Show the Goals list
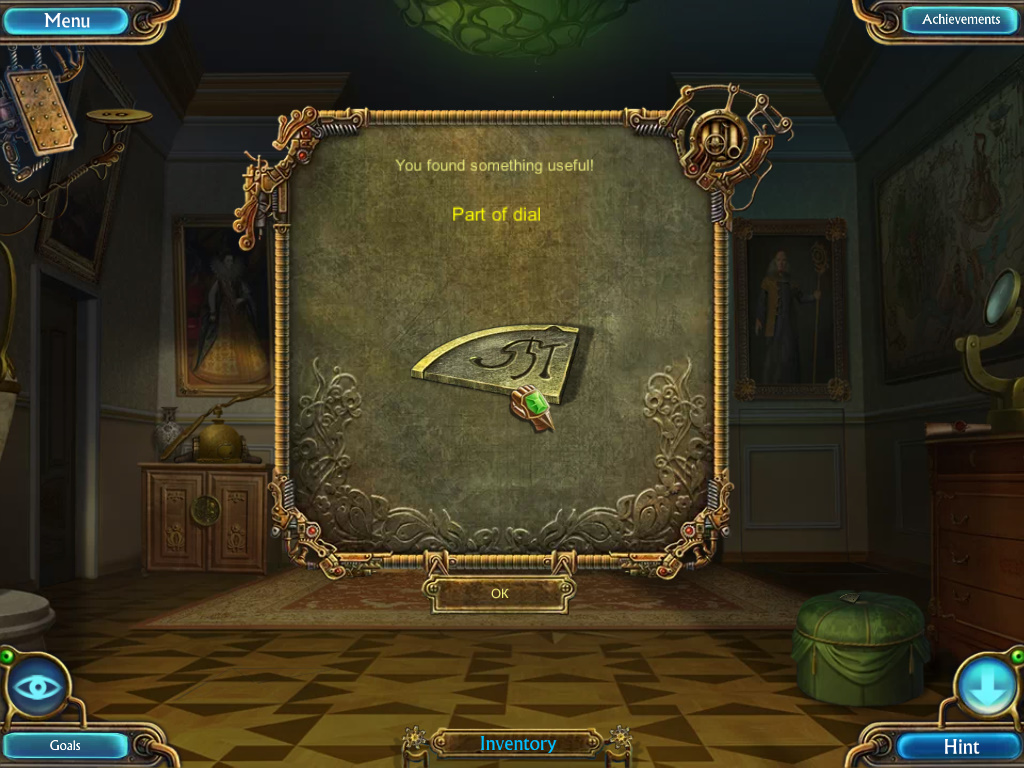The image size is (1024, 768). [66, 745]
